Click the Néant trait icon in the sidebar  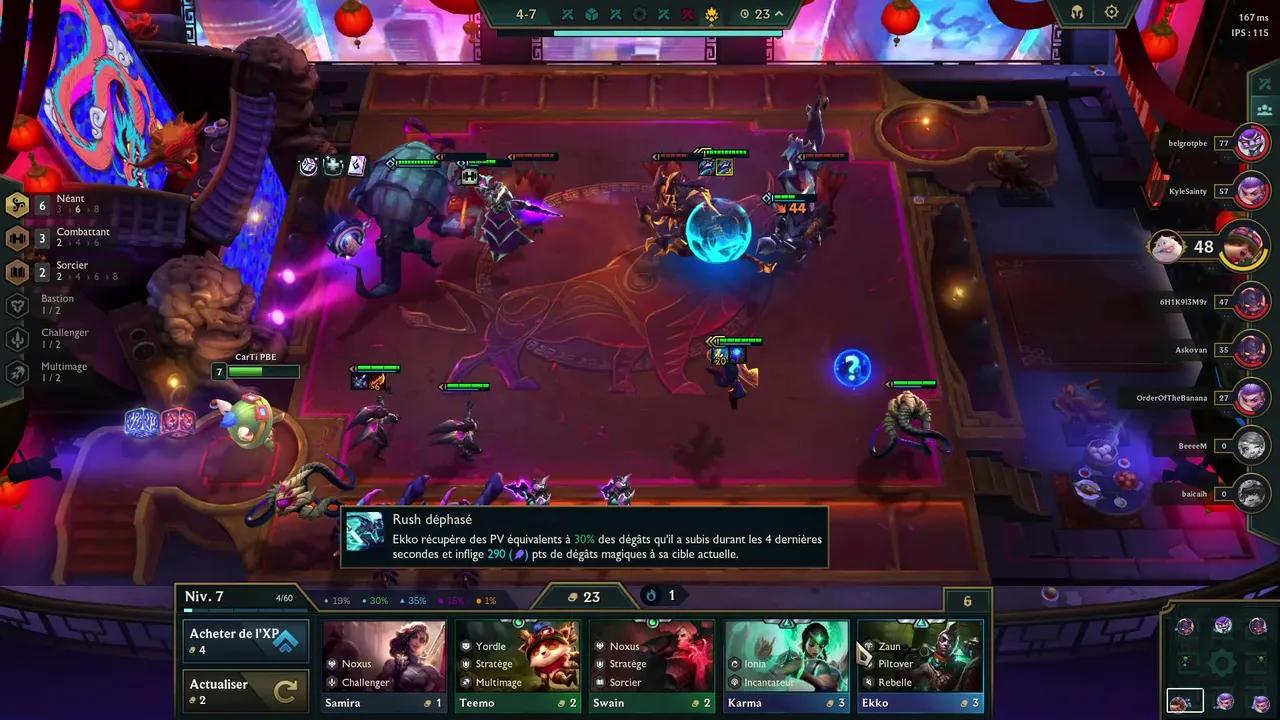(17, 204)
